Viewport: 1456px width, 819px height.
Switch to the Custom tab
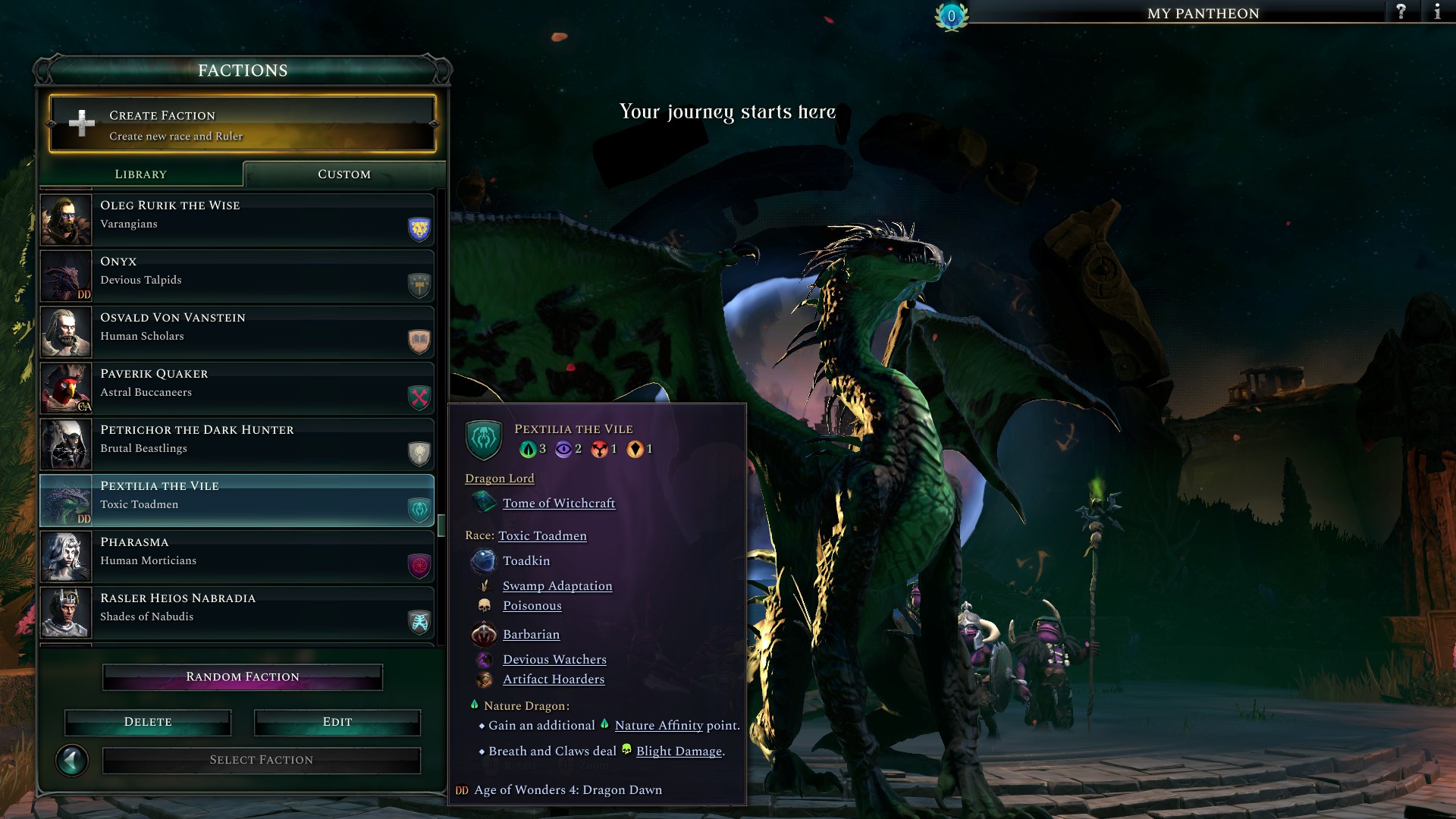[343, 174]
